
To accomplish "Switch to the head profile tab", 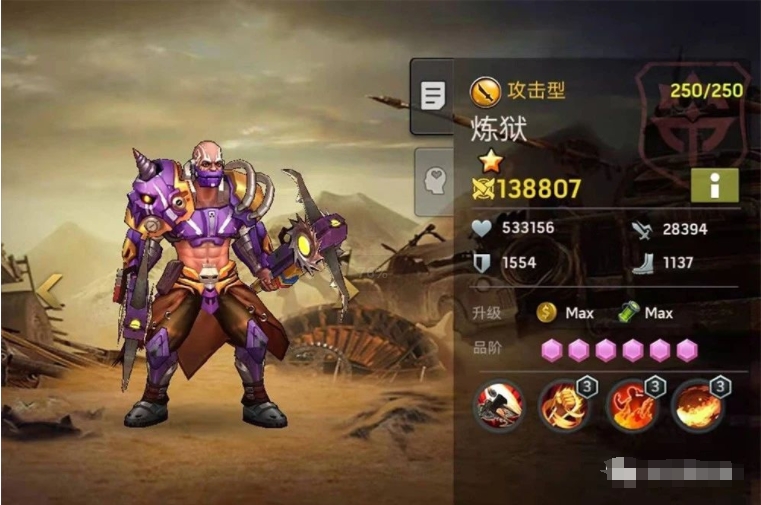I will tap(434, 182).
